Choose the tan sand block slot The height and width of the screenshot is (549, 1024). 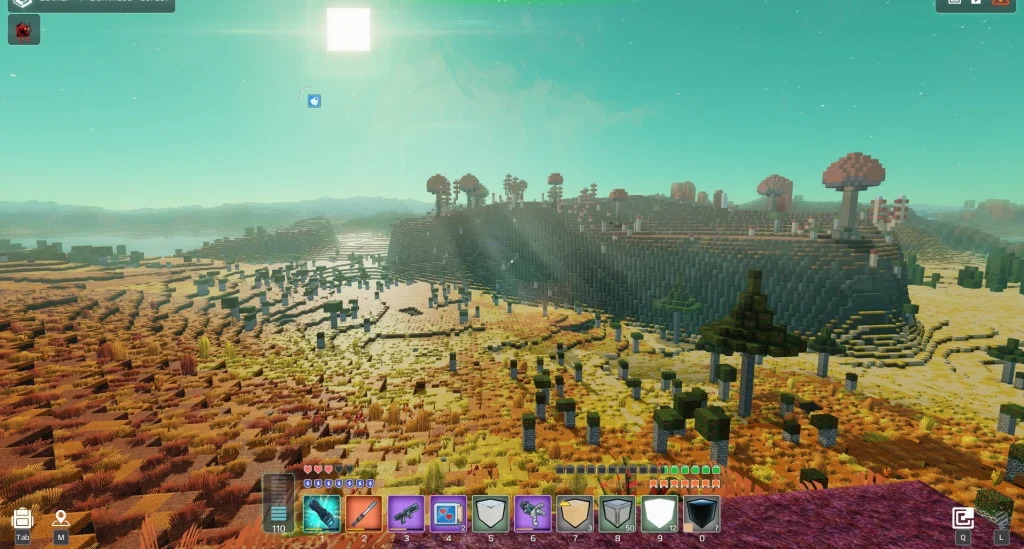click(x=574, y=513)
